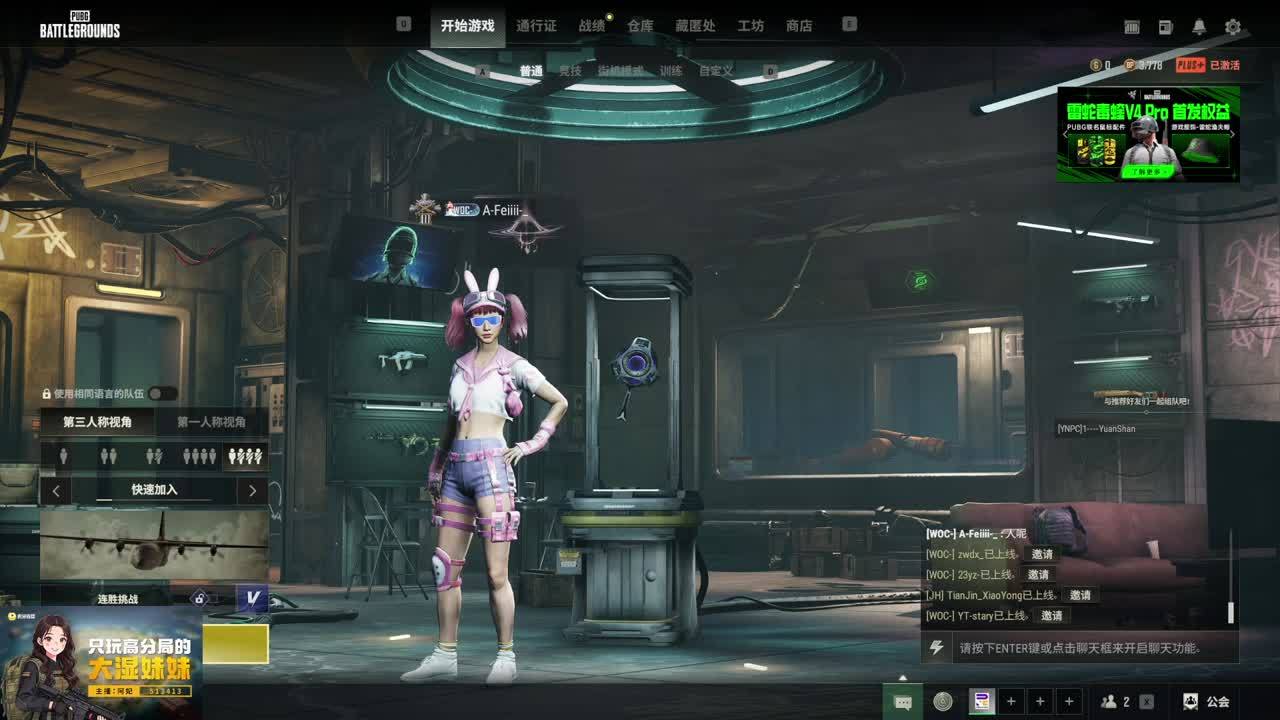1280x720 pixels.
Task: Choose the two-player duo team size
Action: [x=109, y=456]
